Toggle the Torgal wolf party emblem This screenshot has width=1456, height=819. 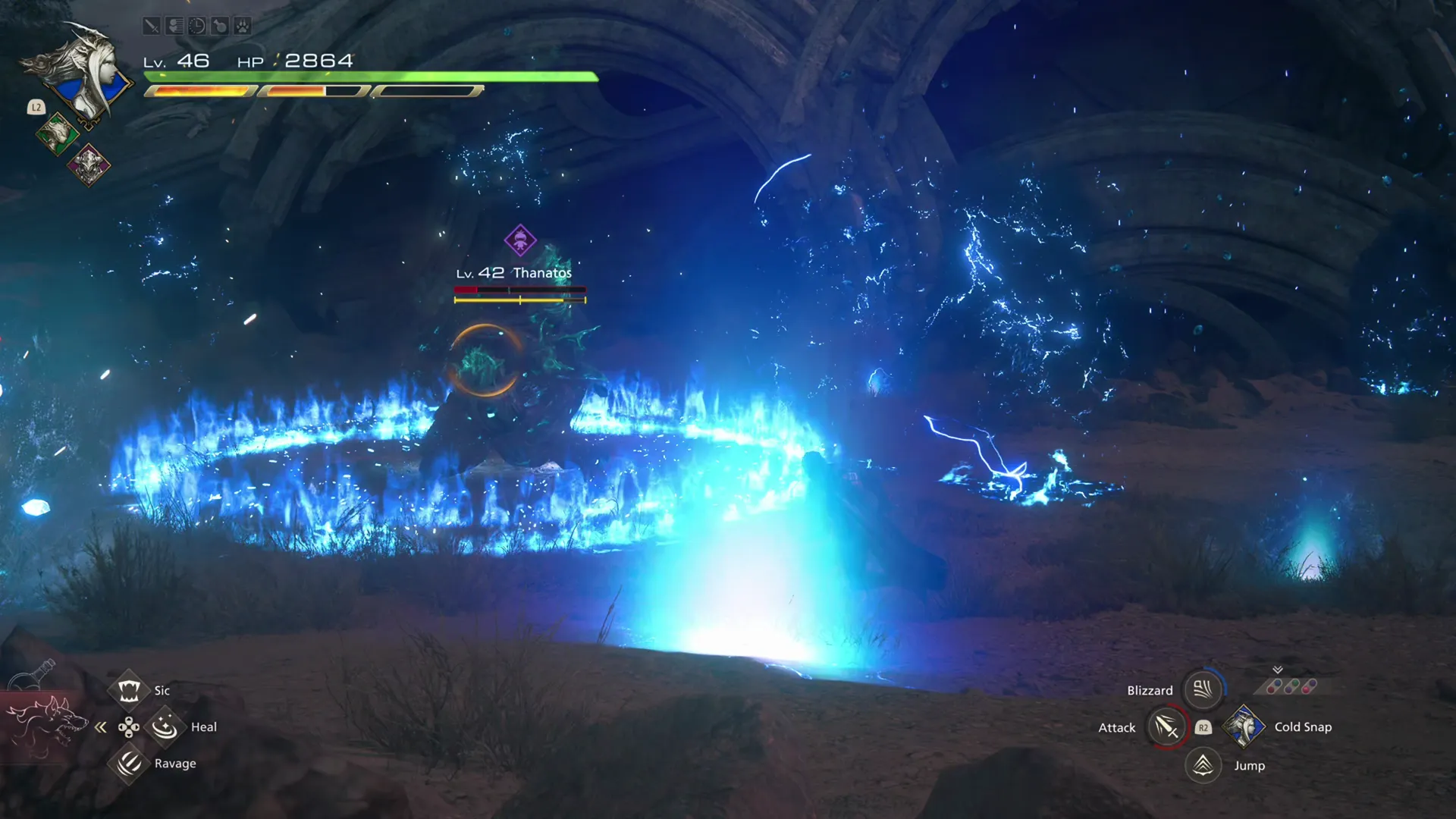pyautogui.click(x=58, y=134)
